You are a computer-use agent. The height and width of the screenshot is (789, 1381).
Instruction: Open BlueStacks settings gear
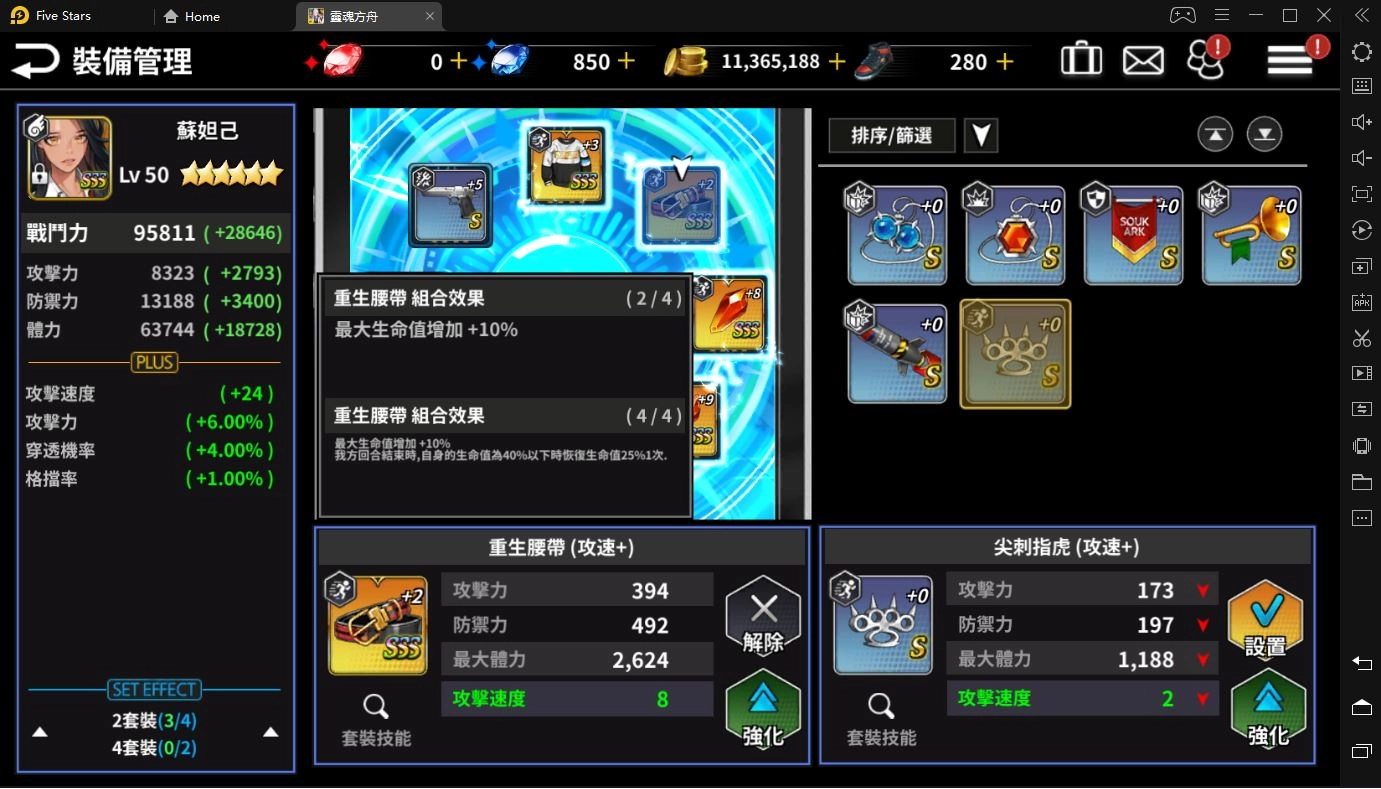(x=1361, y=51)
